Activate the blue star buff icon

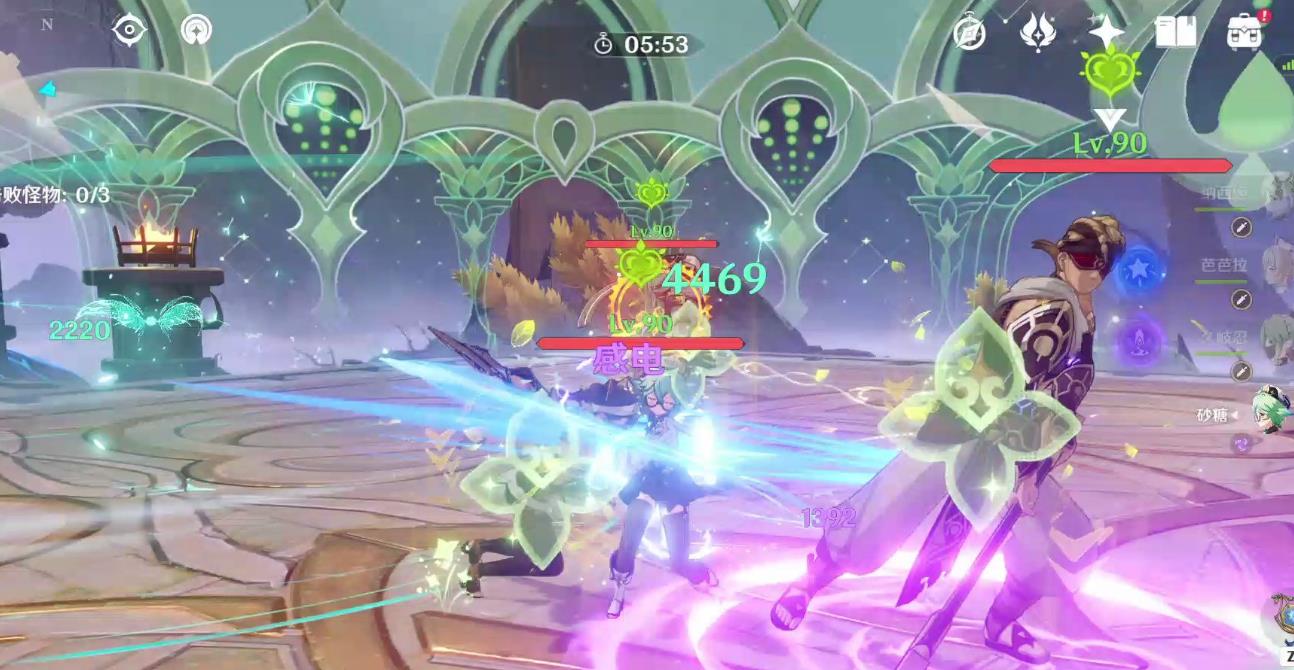coord(1138,270)
